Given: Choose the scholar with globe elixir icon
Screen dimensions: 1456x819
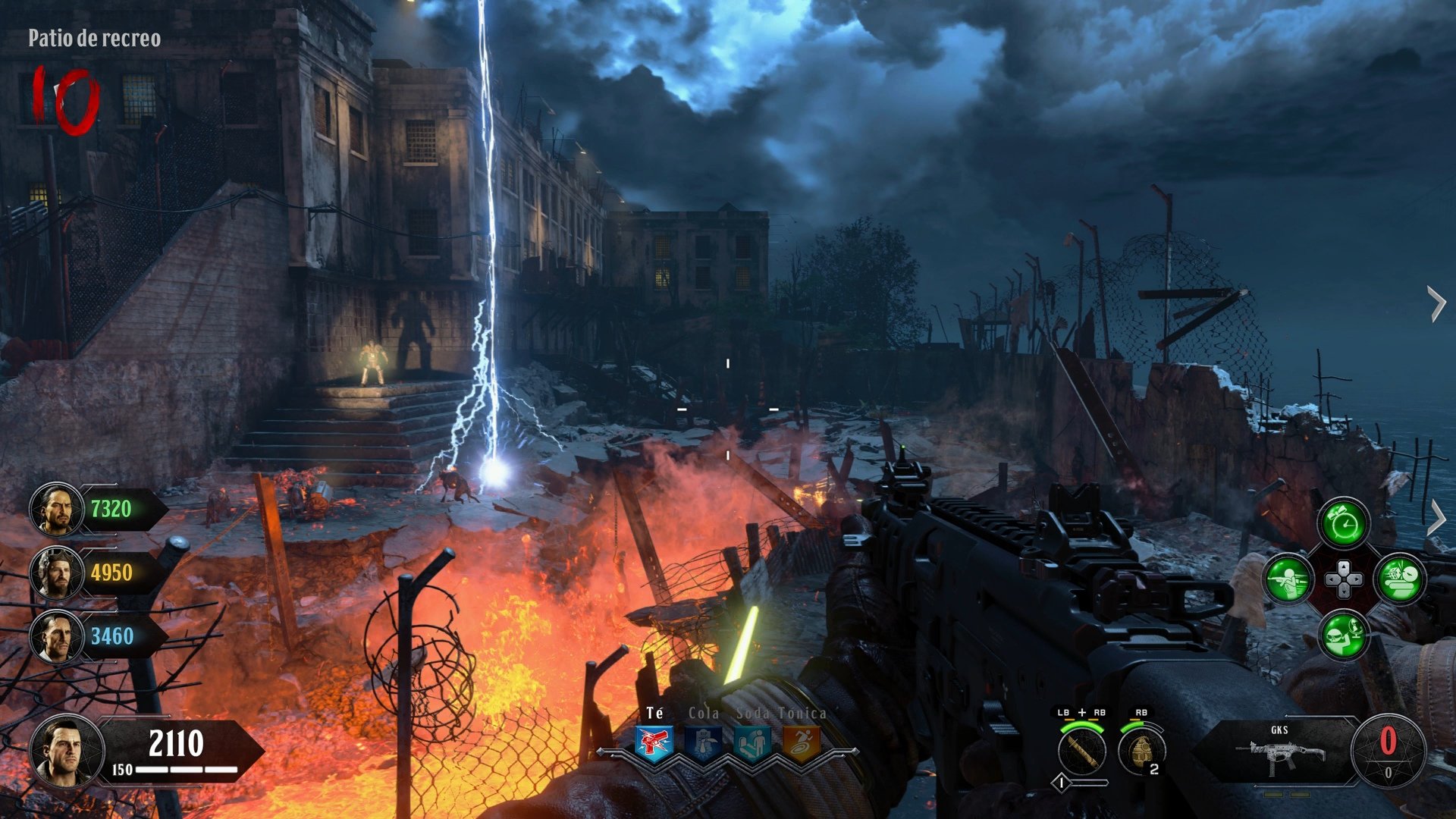Looking at the screenshot, I should tap(1344, 635).
